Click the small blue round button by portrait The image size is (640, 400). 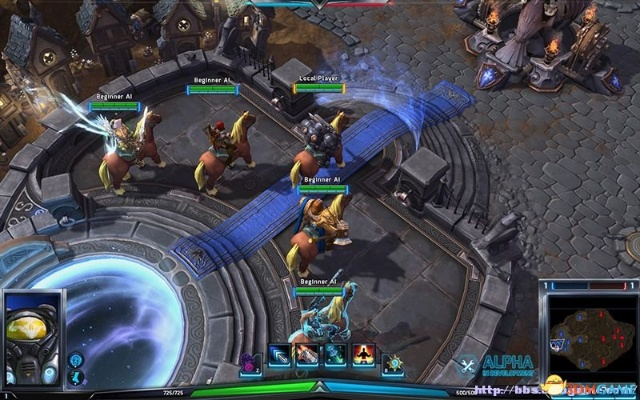(x=76, y=360)
